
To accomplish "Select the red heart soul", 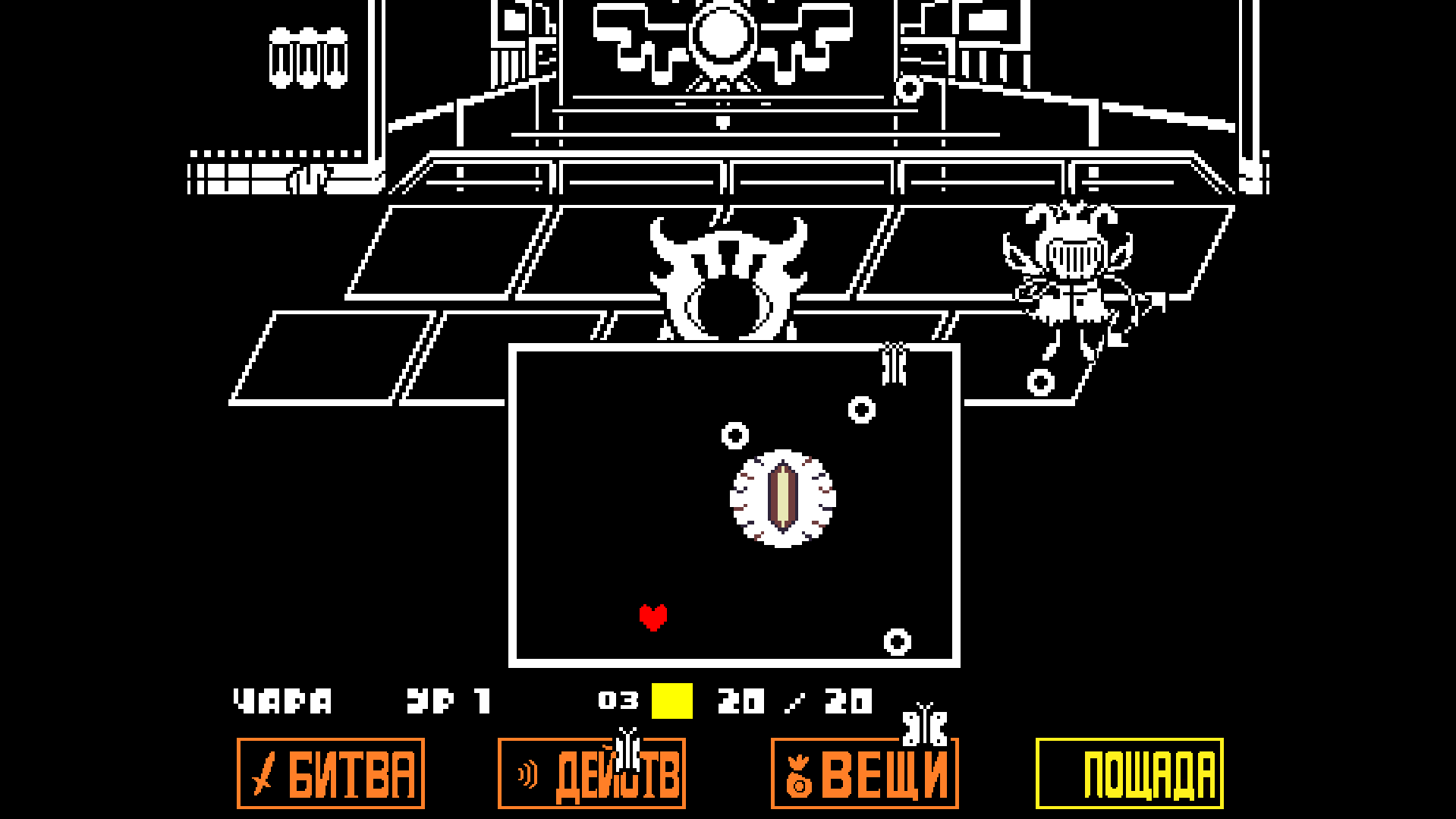I will point(654,616).
